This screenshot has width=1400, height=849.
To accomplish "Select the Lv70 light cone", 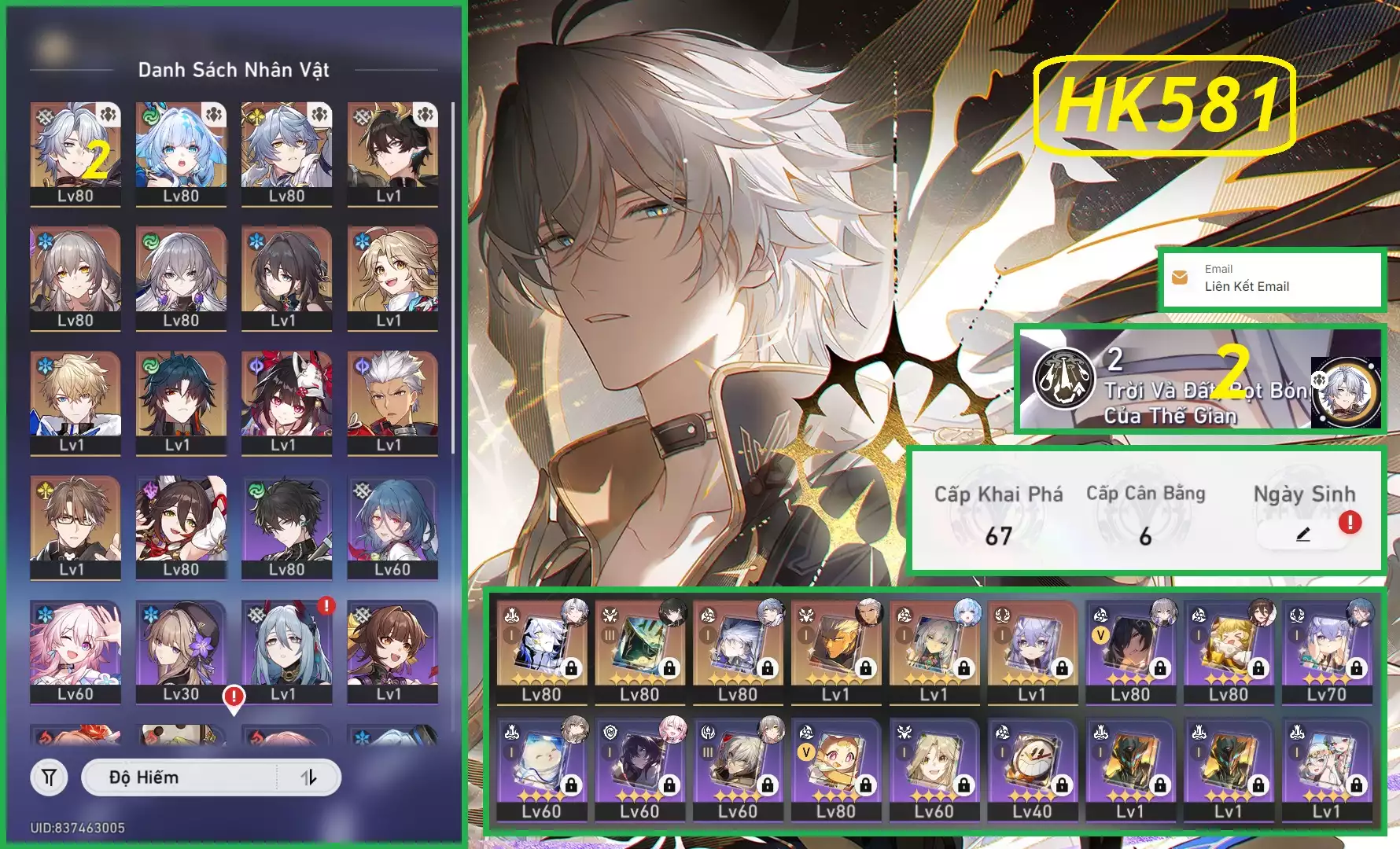I will [1326, 651].
